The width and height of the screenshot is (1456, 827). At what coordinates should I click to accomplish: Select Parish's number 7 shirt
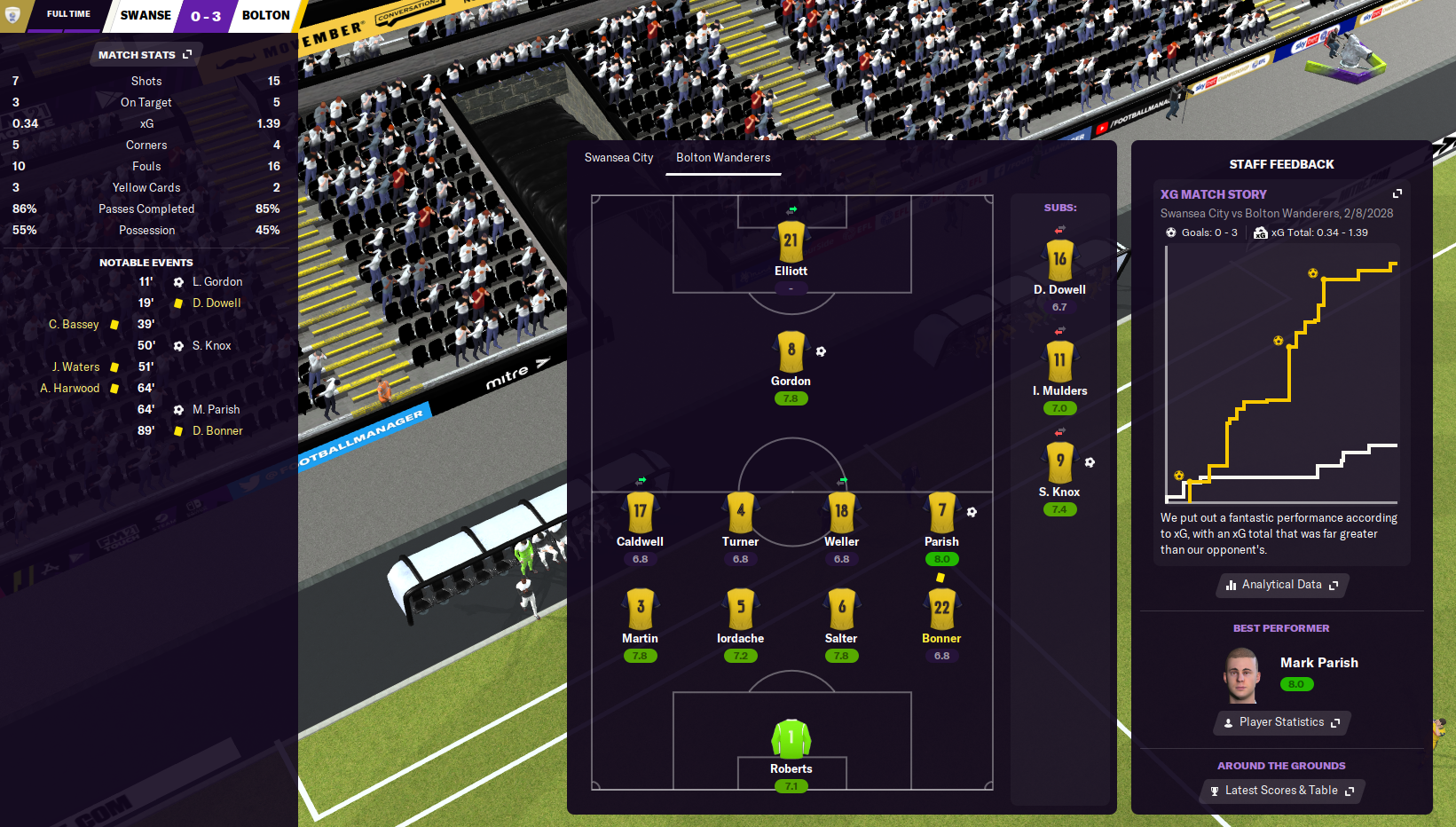click(941, 513)
